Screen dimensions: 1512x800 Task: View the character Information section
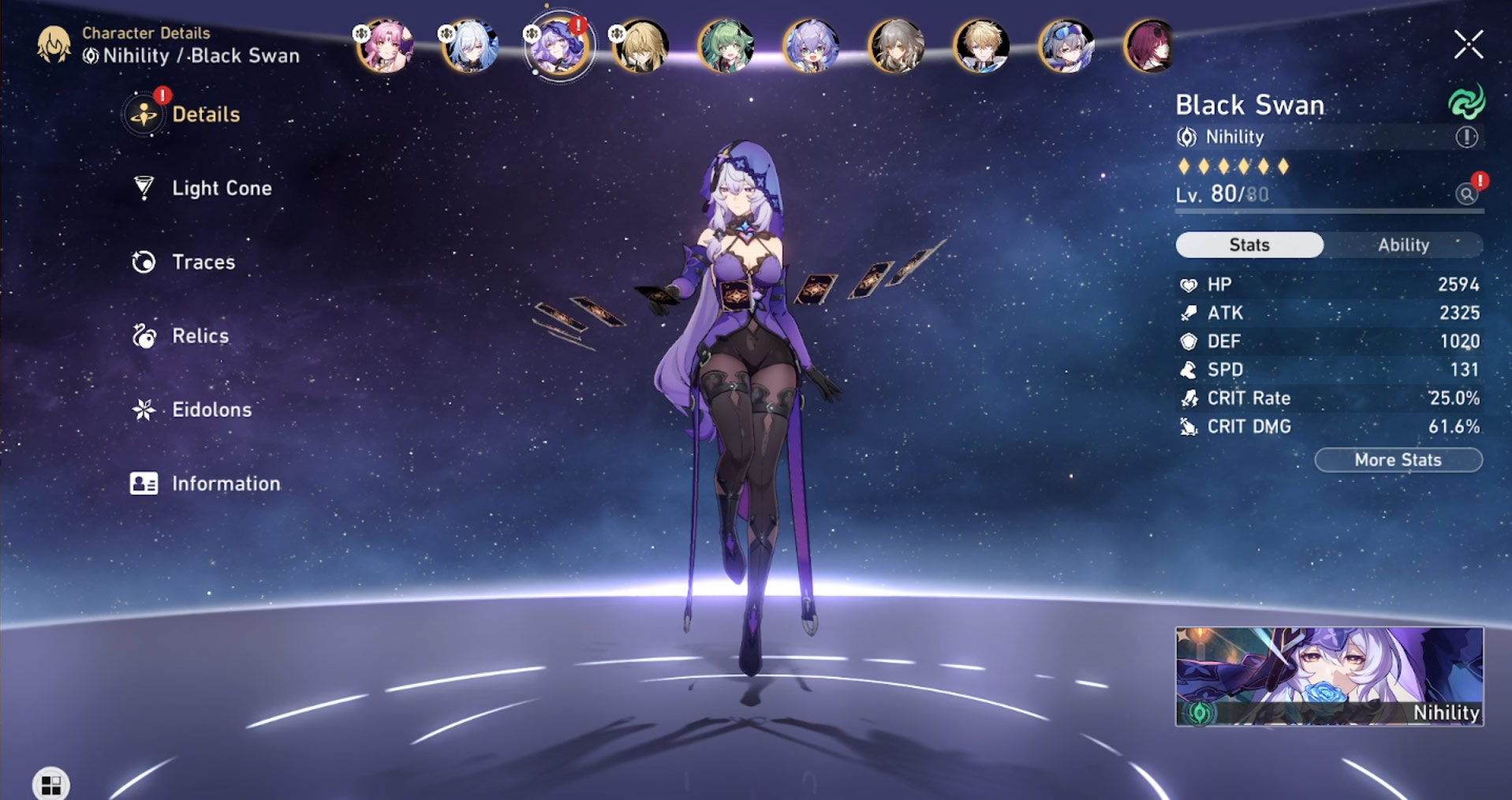226,484
